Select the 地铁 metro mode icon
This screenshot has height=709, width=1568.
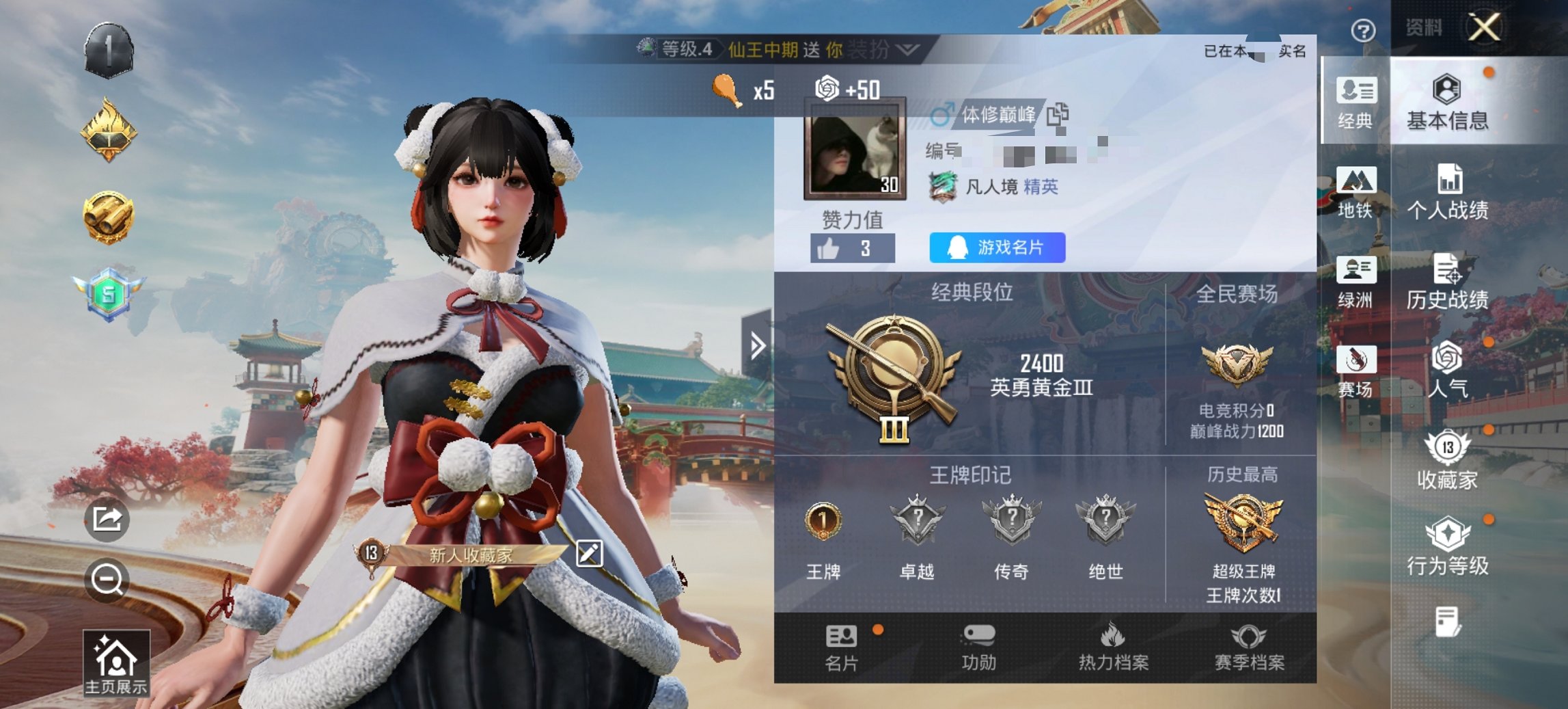pos(1356,189)
